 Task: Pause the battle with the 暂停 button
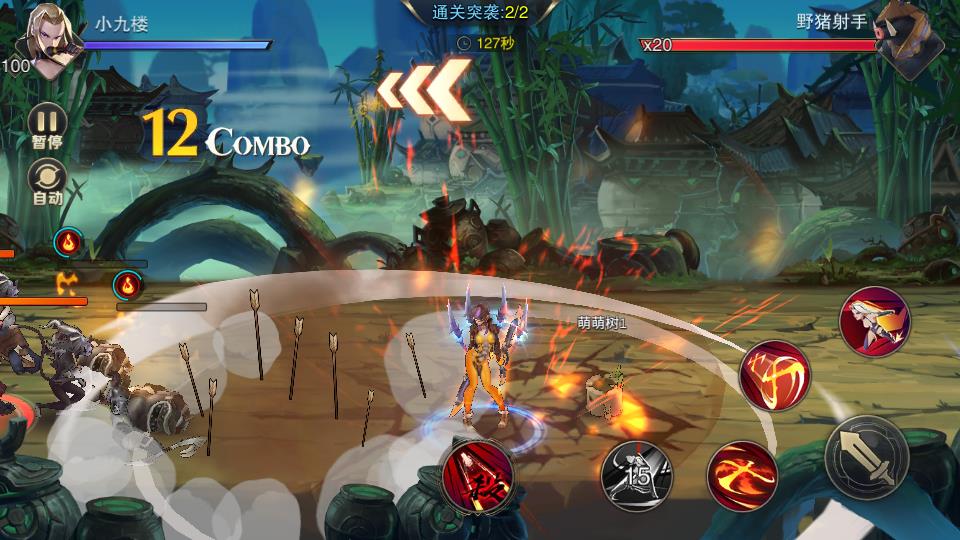tap(46, 124)
